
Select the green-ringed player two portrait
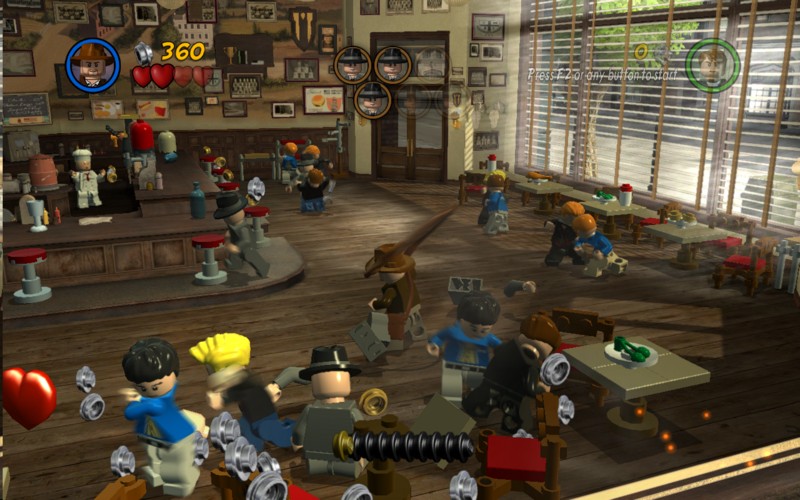(x=713, y=65)
